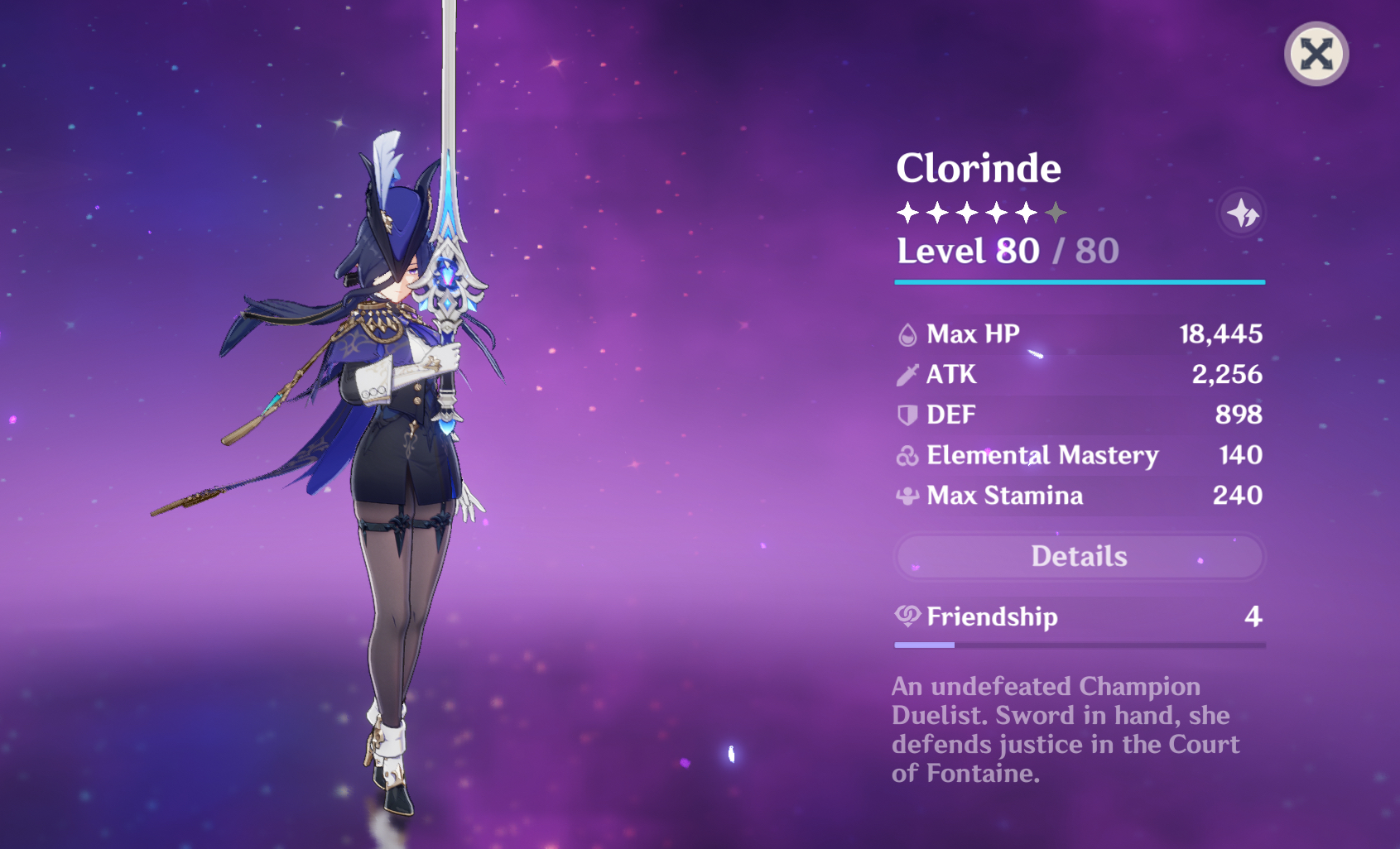Click the DEF shield icon

tap(908, 415)
